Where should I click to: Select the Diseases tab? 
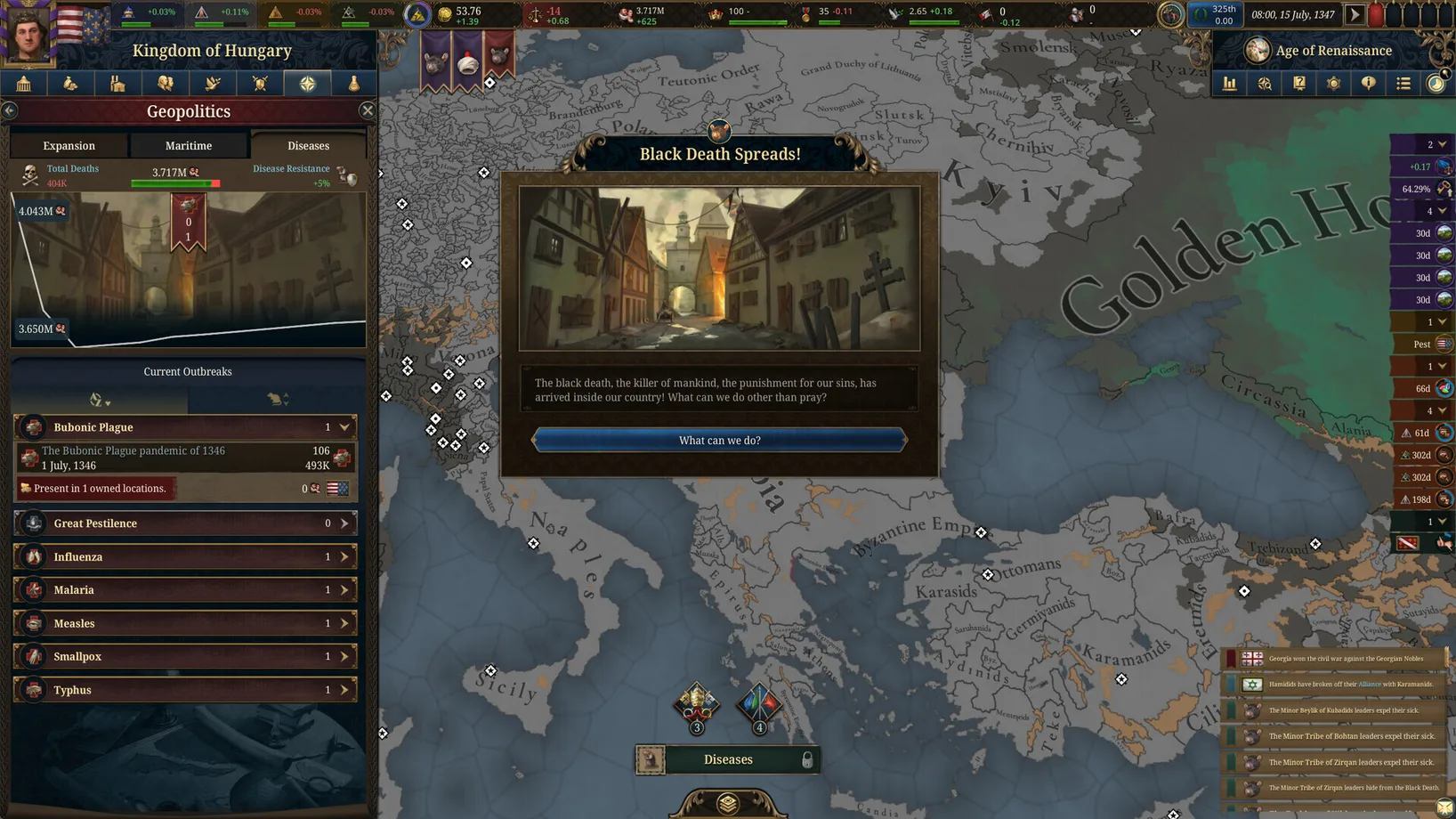tap(308, 145)
